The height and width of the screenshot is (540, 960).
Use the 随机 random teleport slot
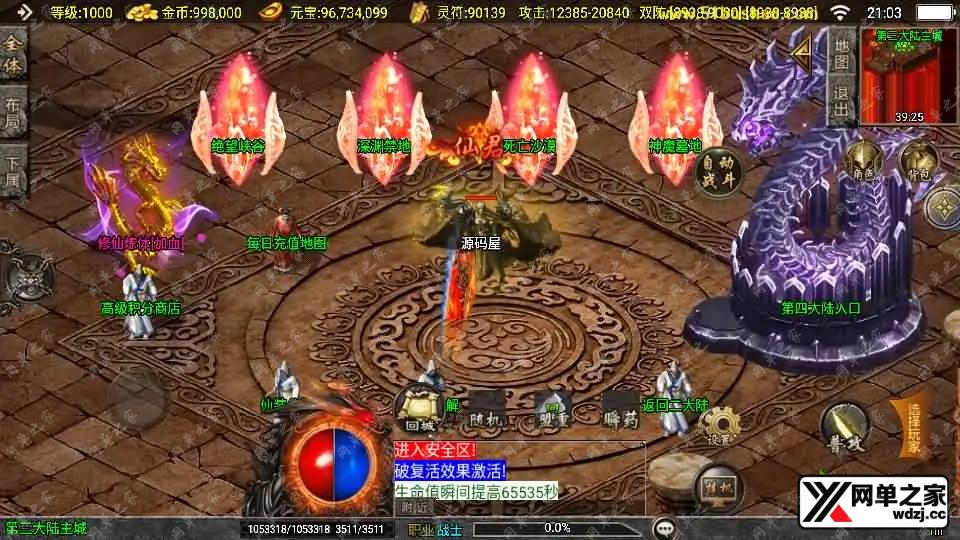coord(488,409)
